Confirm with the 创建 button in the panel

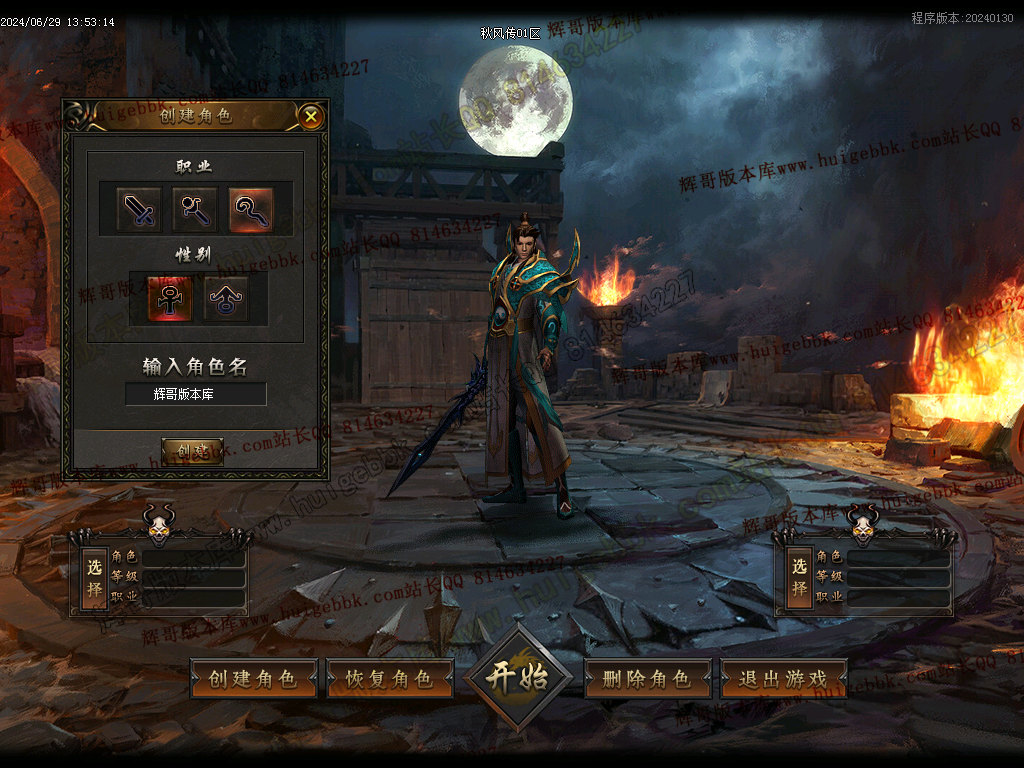[192, 451]
